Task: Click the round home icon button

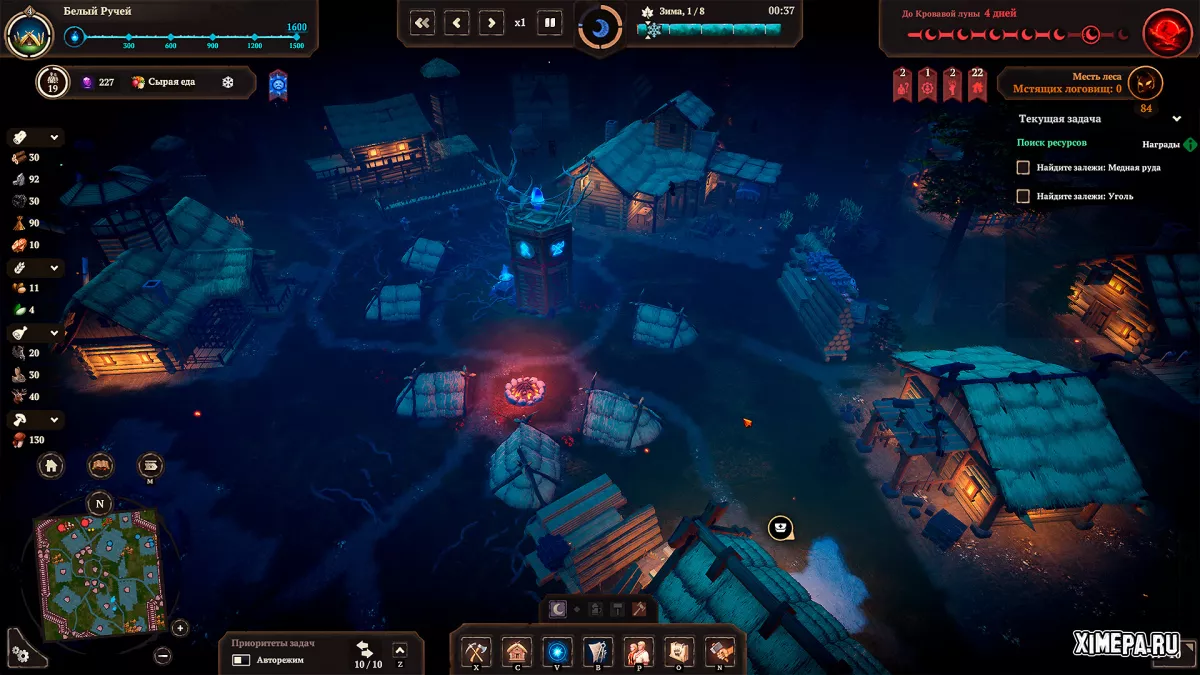Action: tap(51, 465)
